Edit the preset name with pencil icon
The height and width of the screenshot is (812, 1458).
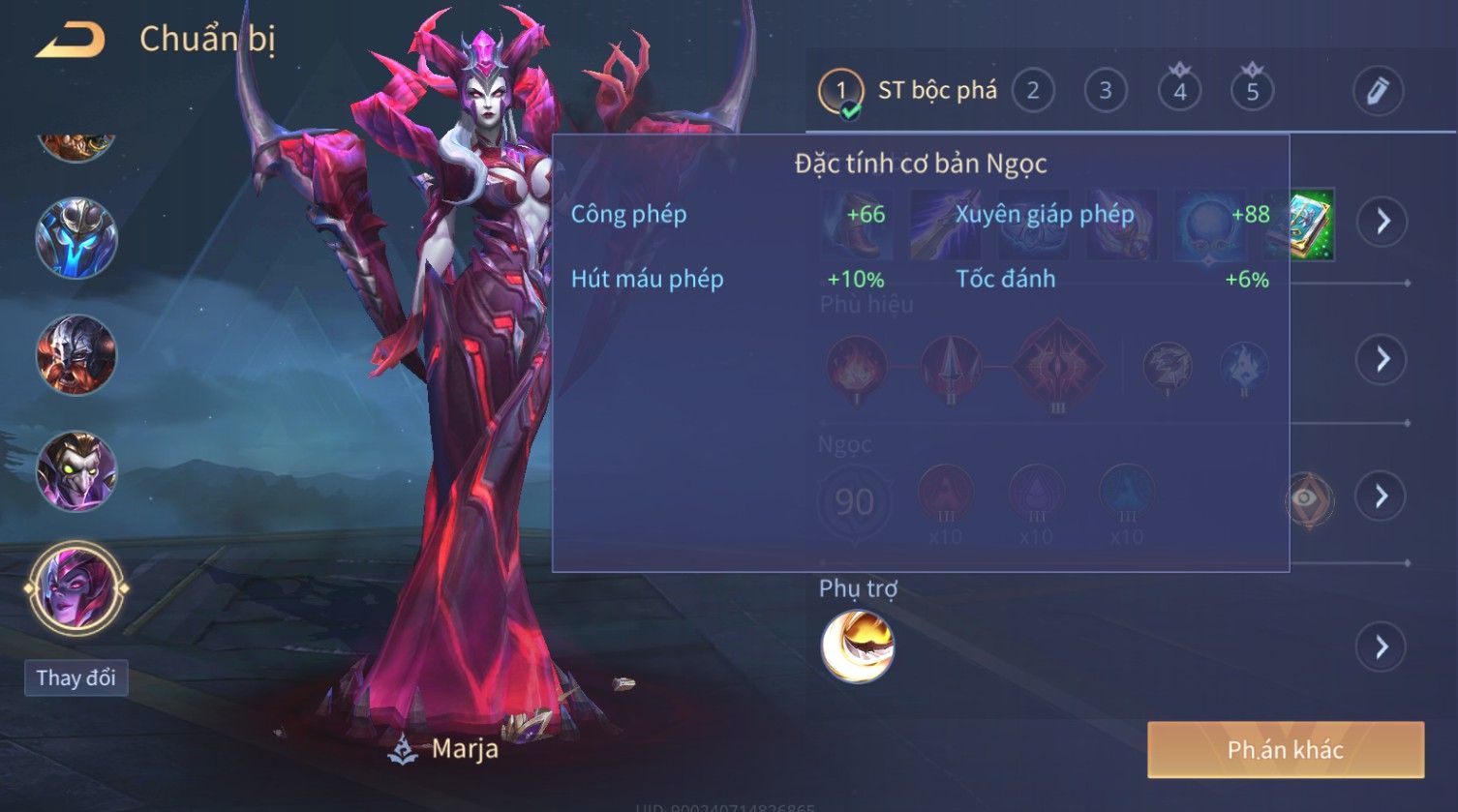pyautogui.click(x=1378, y=91)
